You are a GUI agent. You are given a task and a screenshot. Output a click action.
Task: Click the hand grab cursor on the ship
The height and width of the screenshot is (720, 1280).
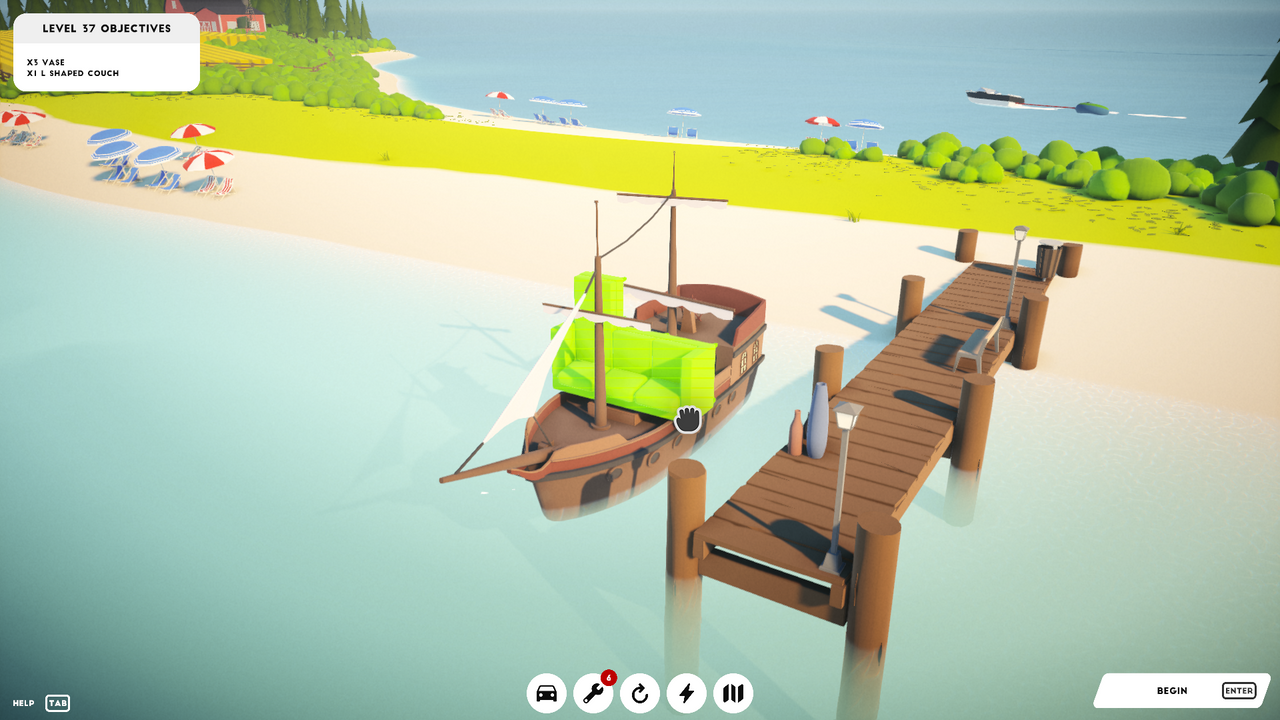[x=687, y=420]
